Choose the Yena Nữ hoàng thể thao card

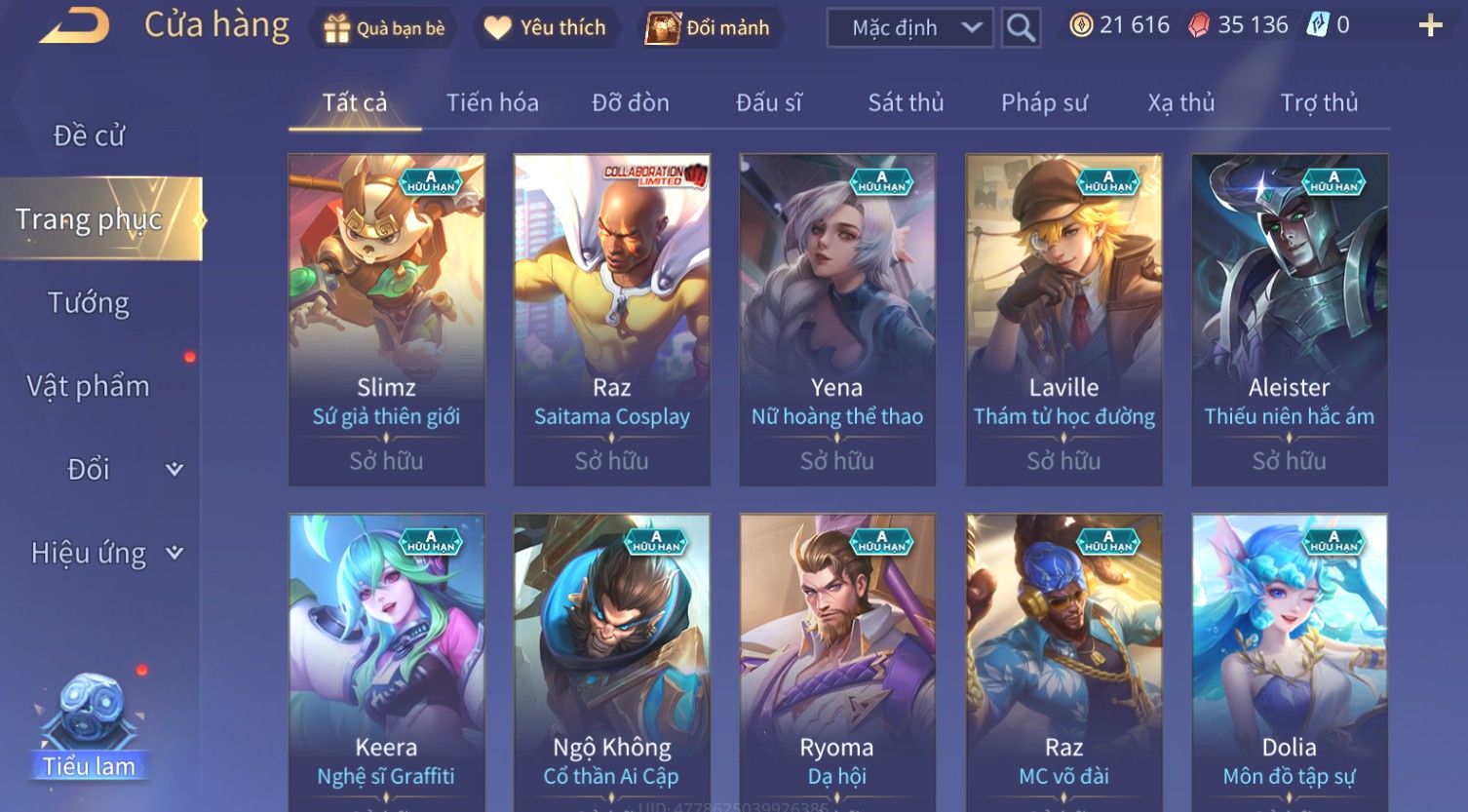pyautogui.click(x=836, y=320)
